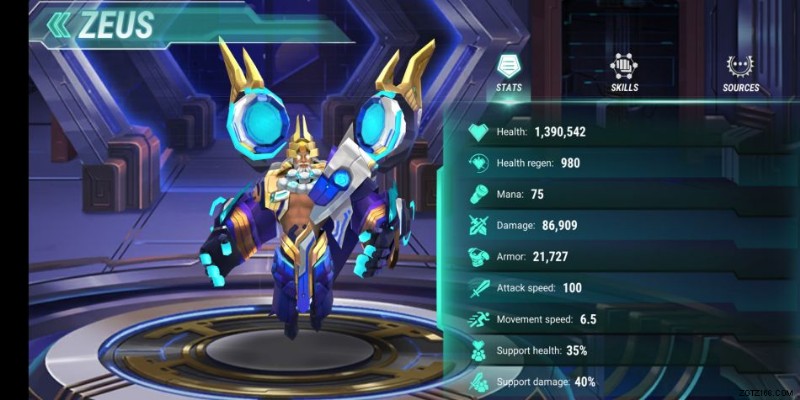Open the Skills tab
This screenshot has width=800, height=400.
[x=624, y=73]
